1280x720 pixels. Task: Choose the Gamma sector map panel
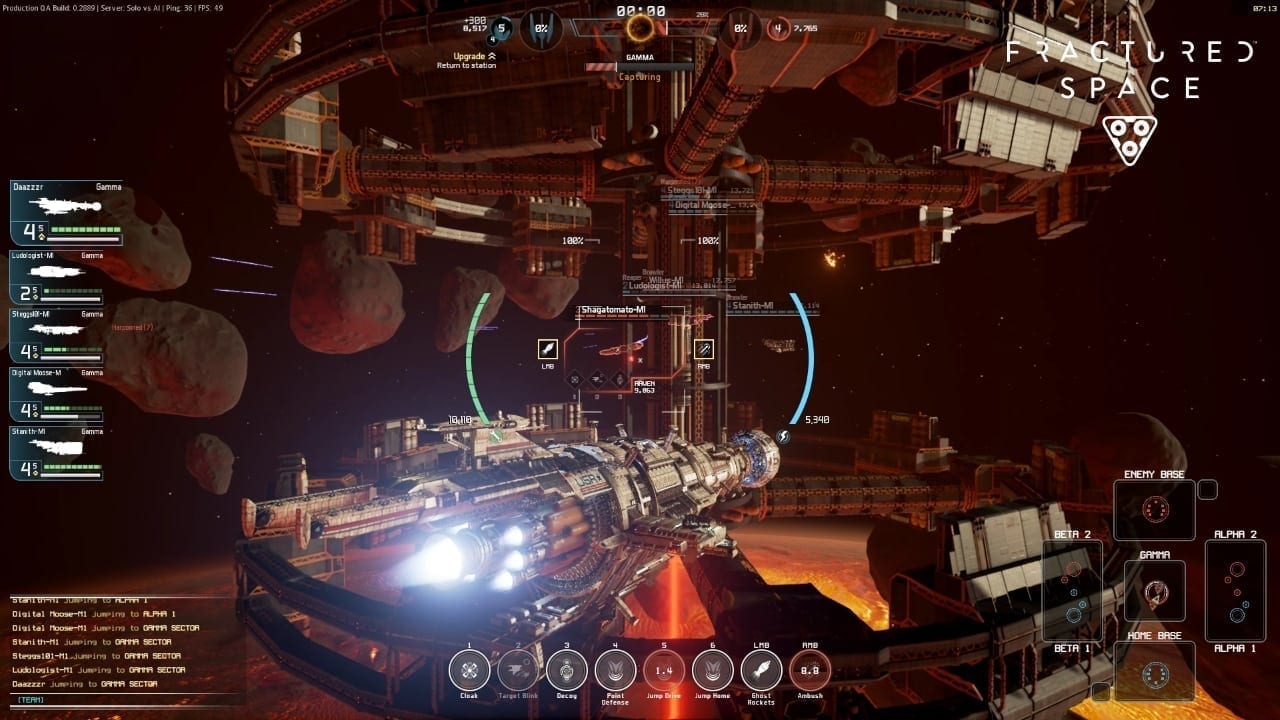click(1155, 590)
